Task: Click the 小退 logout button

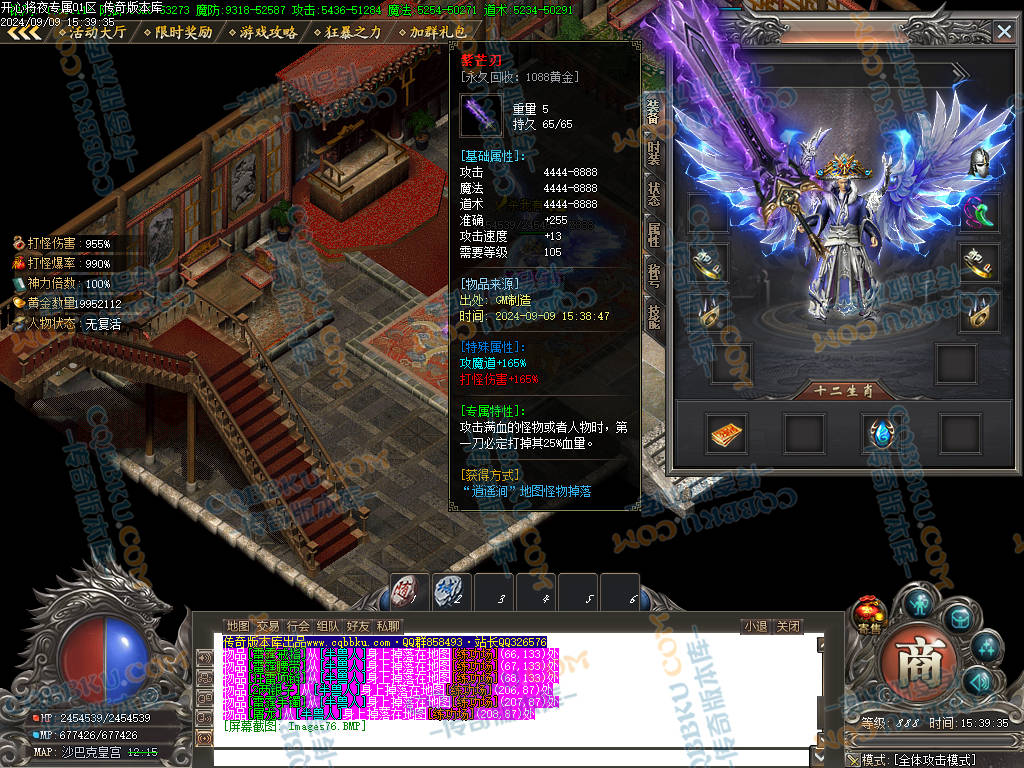Action: [x=755, y=627]
